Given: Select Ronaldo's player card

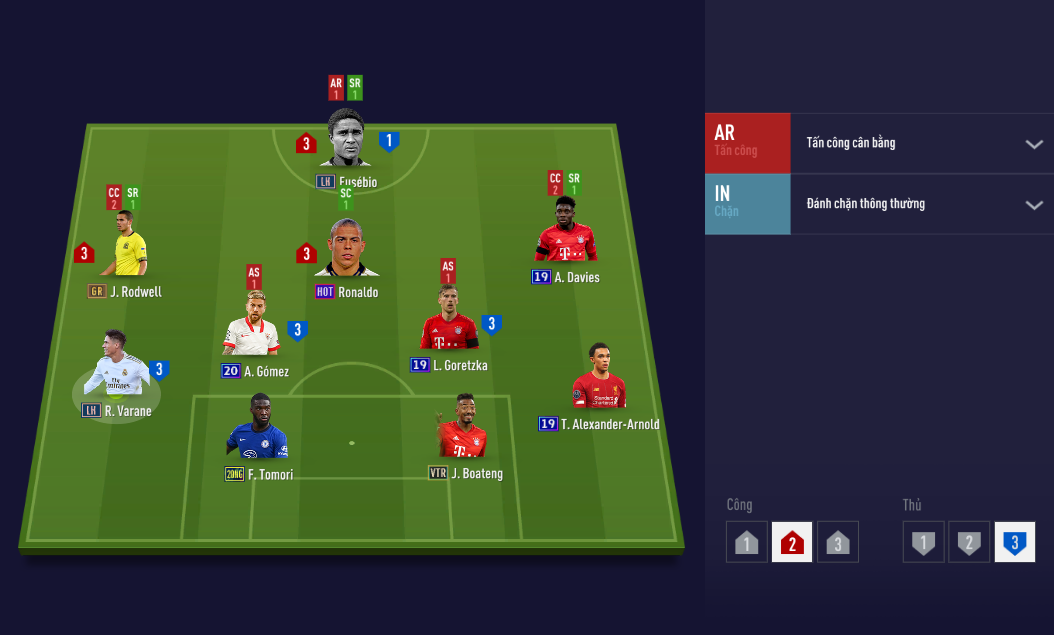Looking at the screenshot, I should coord(346,250).
